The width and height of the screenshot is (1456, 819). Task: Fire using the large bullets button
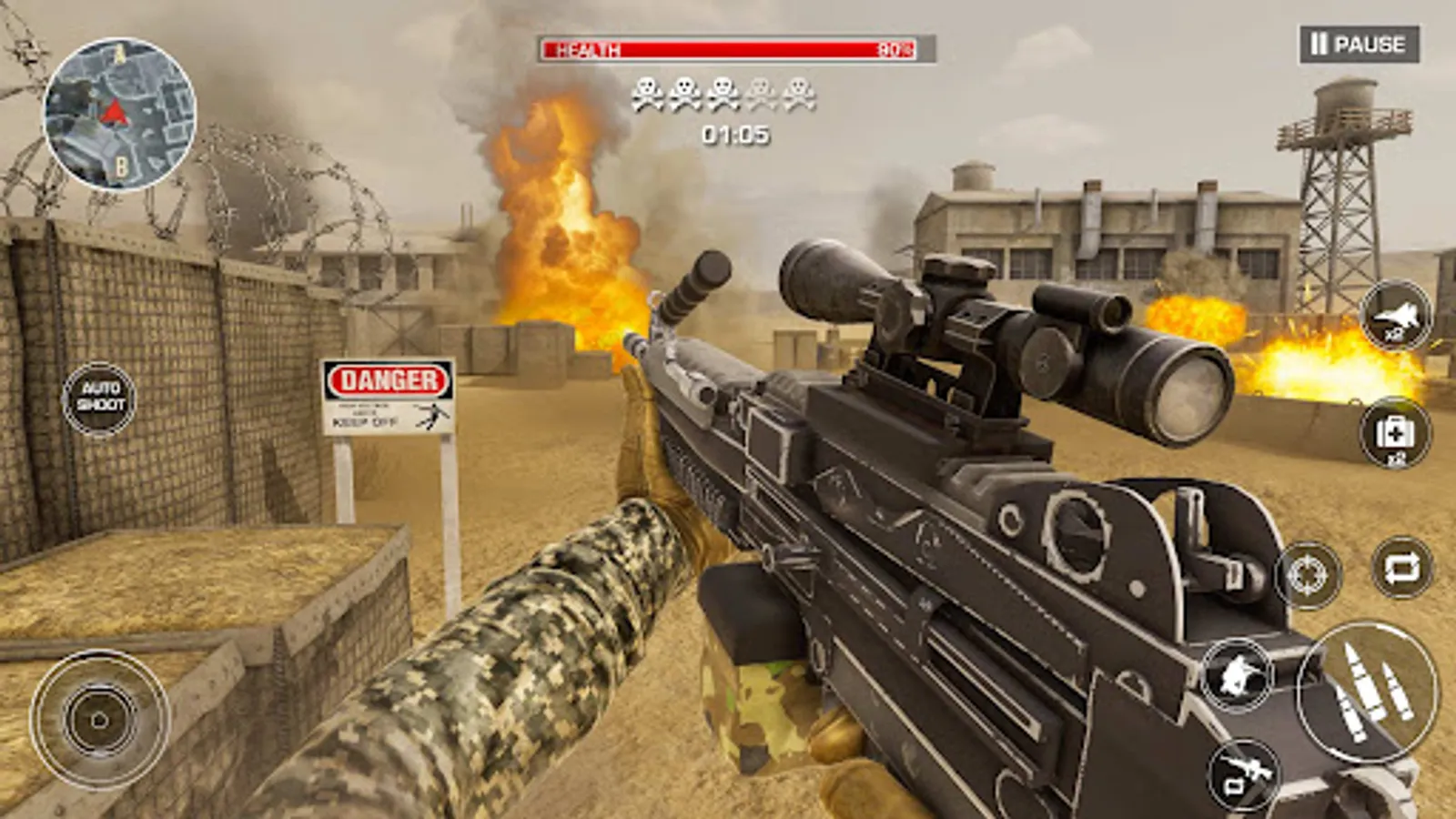coord(1367,690)
